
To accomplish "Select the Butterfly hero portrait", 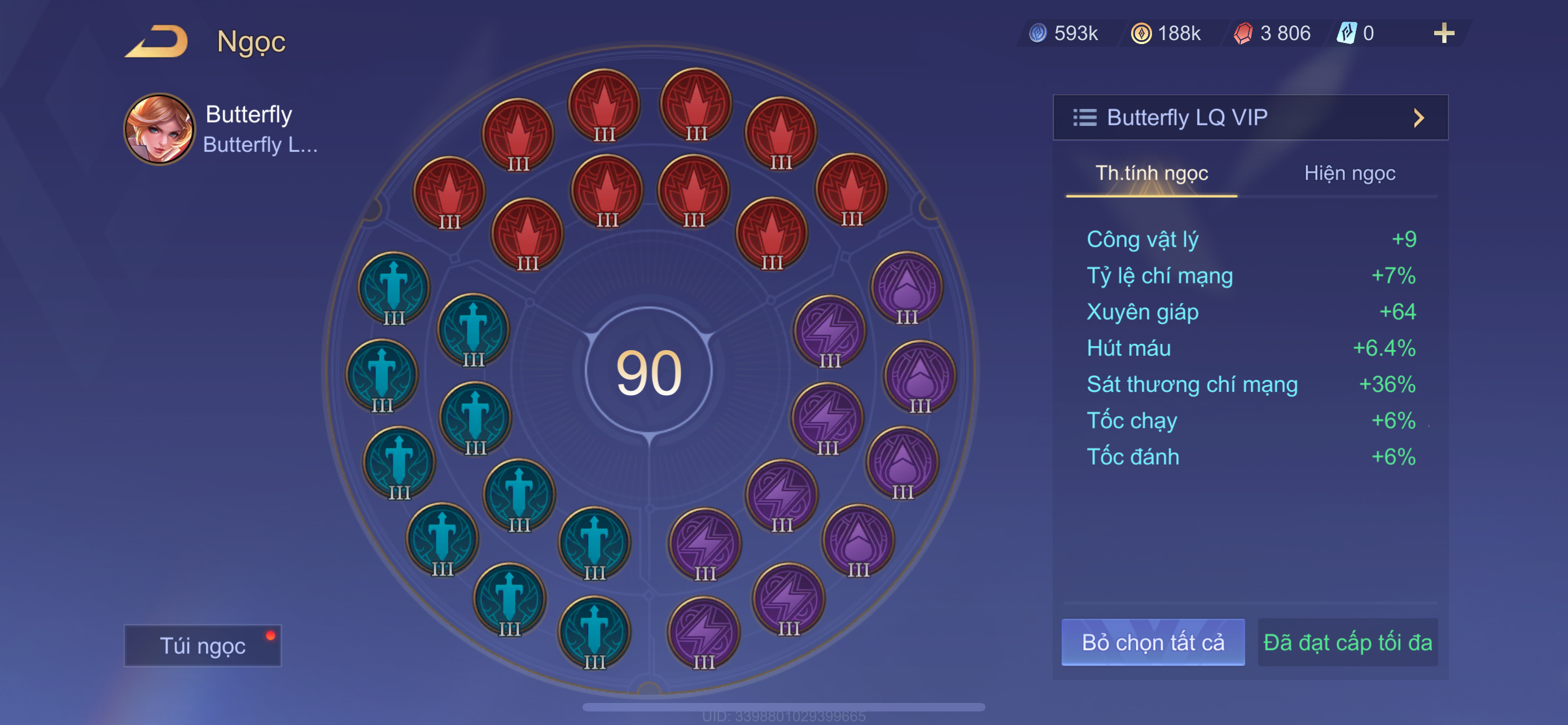I will pos(160,129).
